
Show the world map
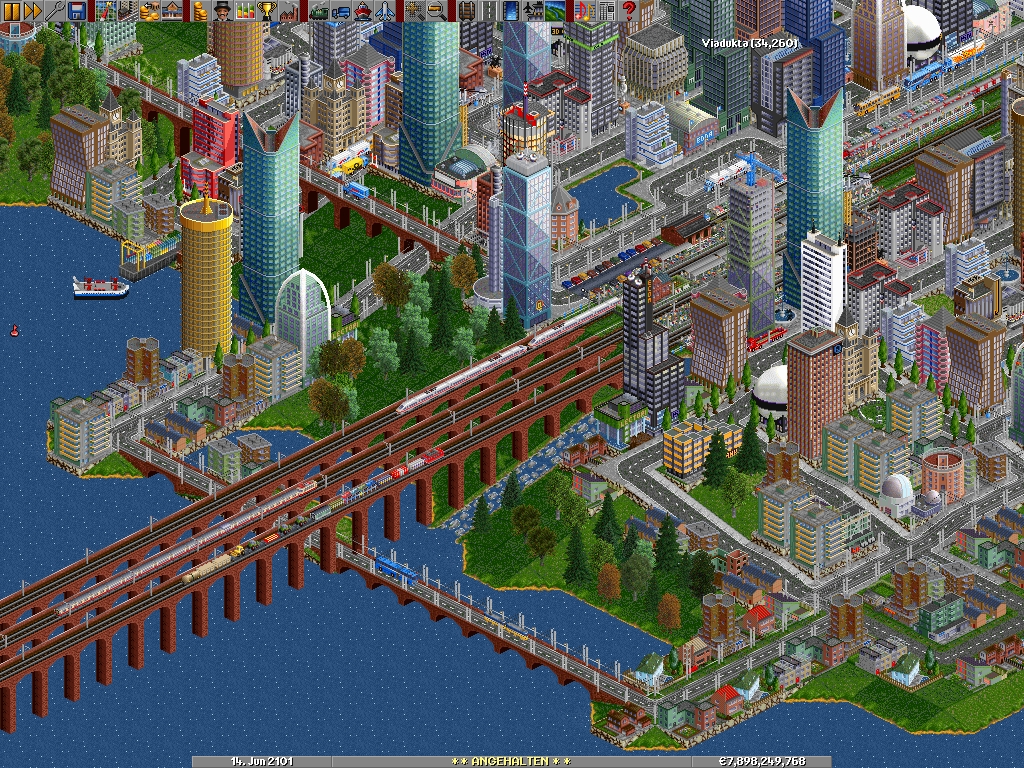[107, 11]
